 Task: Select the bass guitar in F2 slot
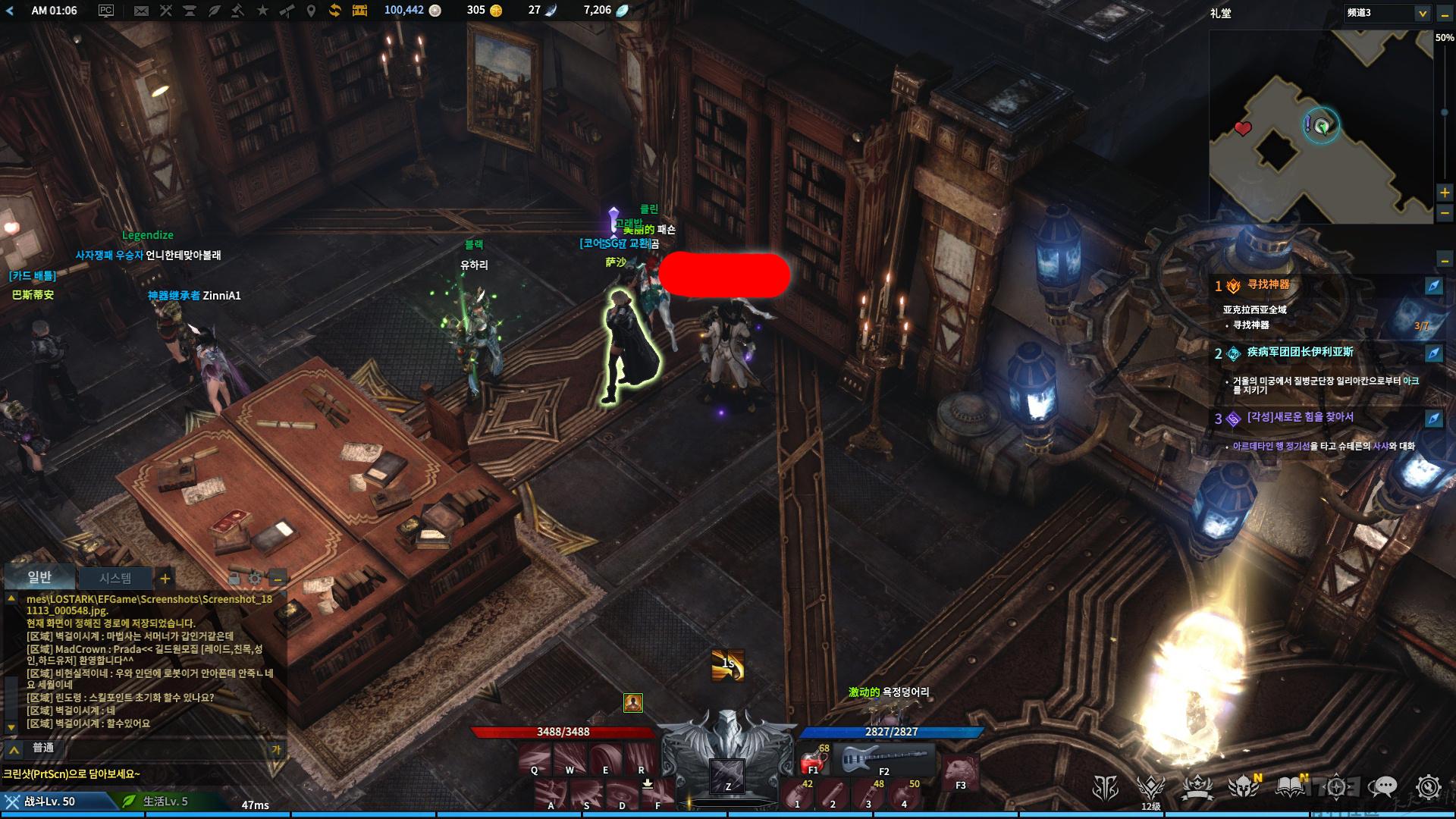click(x=884, y=758)
